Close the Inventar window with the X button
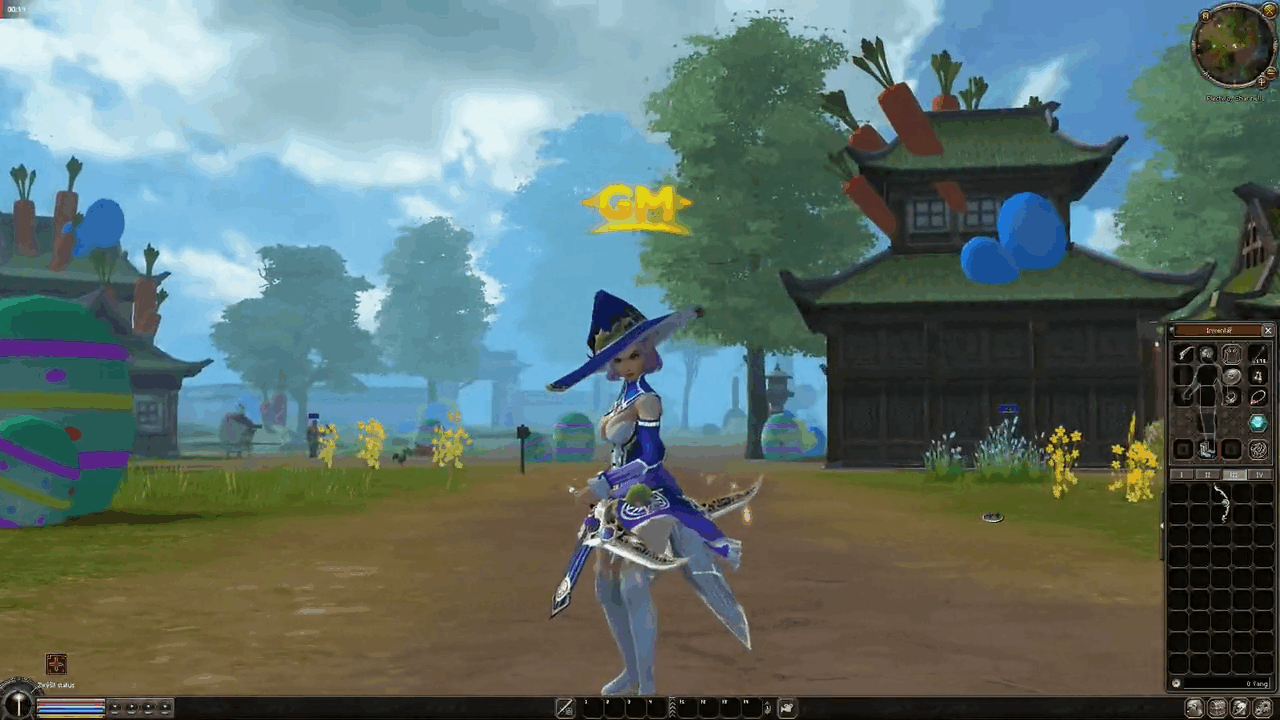 pyautogui.click(x=1268, y=330)
